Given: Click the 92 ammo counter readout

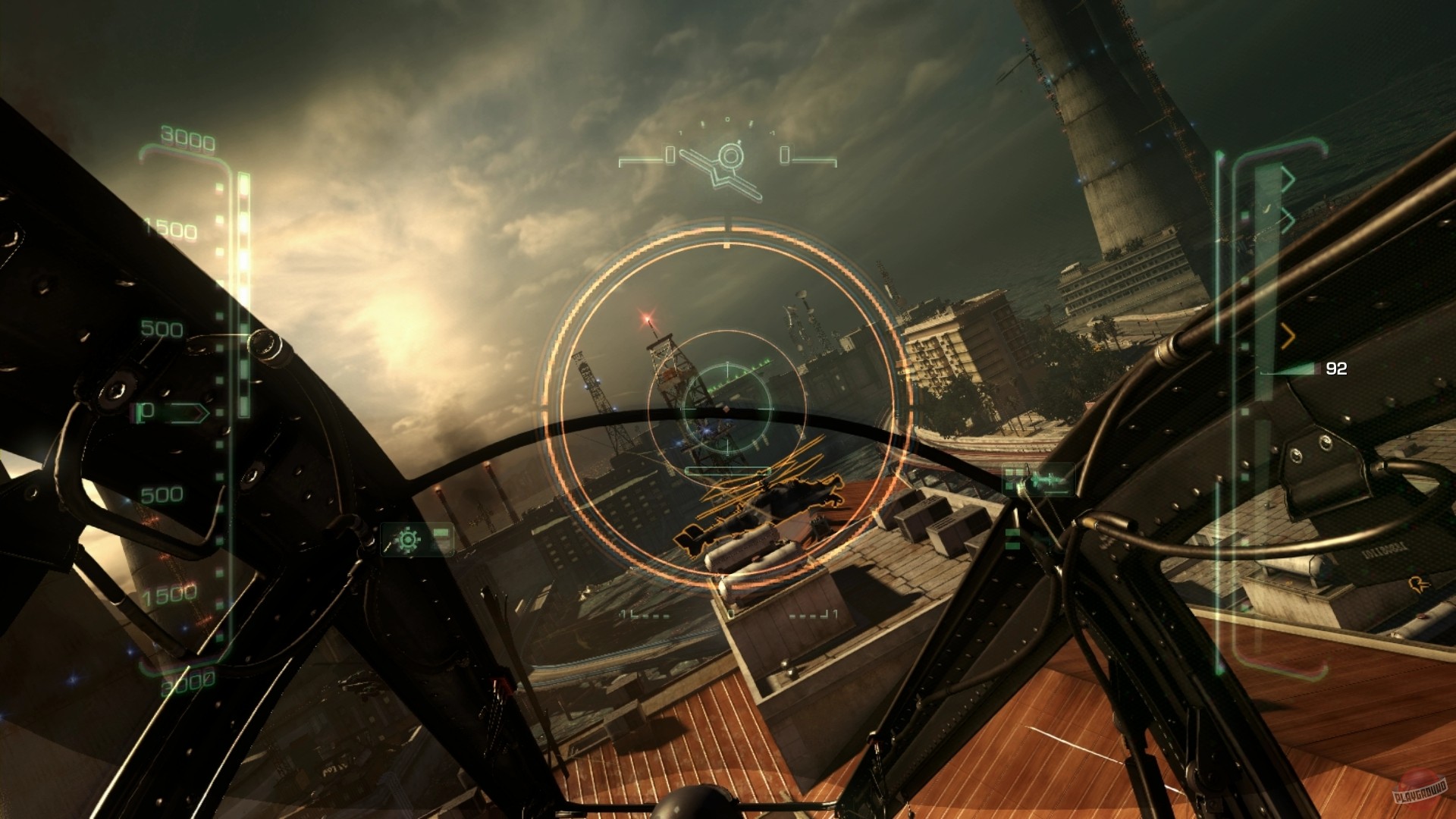Looking at the screenshot, I should click(x=1335, y=368).
